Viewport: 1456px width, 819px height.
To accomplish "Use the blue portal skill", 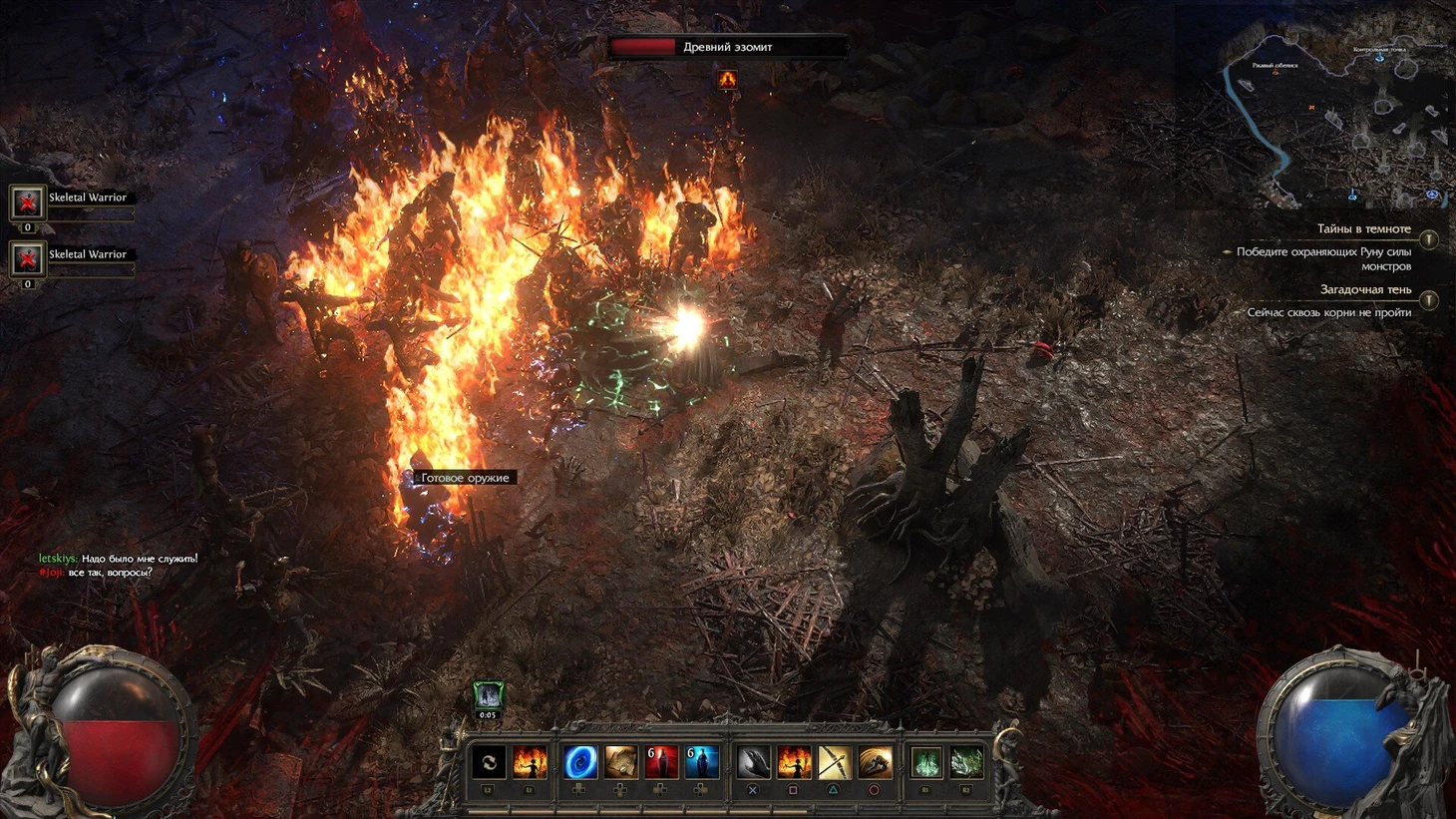I will (579, 763).
